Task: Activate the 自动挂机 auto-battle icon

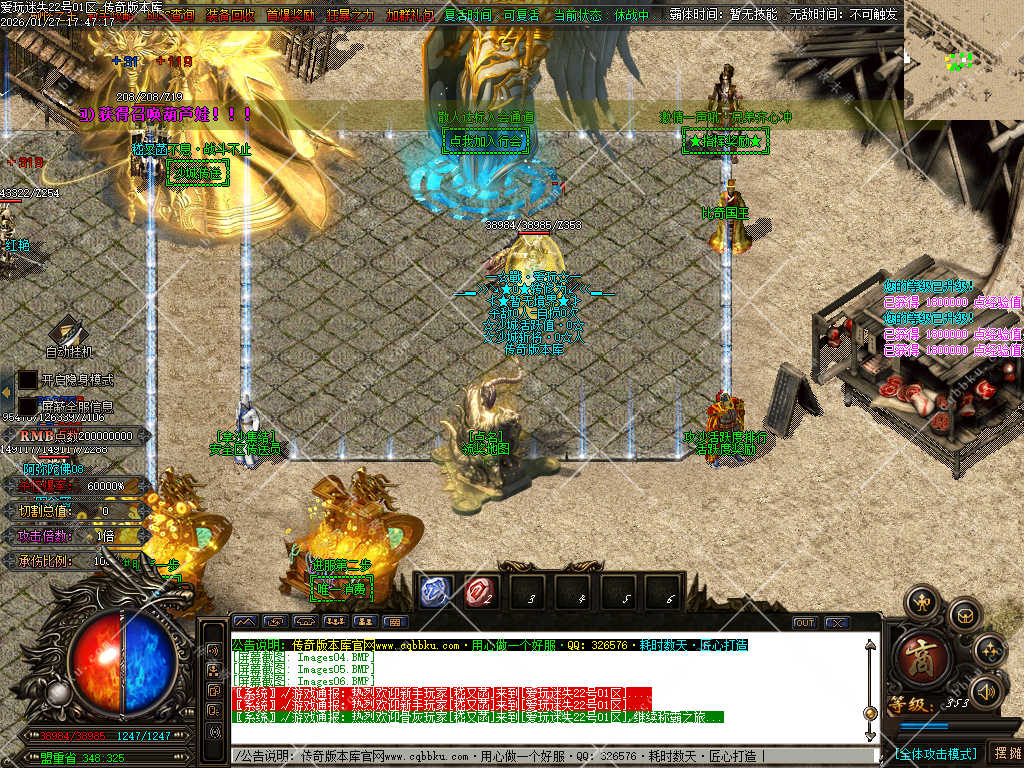Action: click(x=69, y=332)
